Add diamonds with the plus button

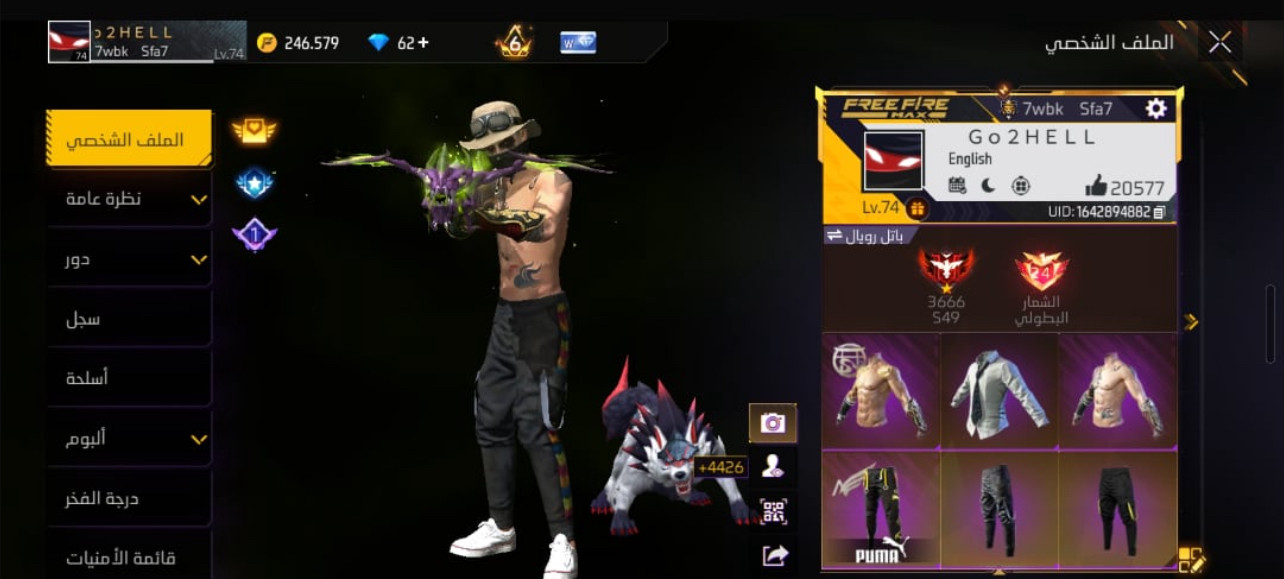click(423, 43)
